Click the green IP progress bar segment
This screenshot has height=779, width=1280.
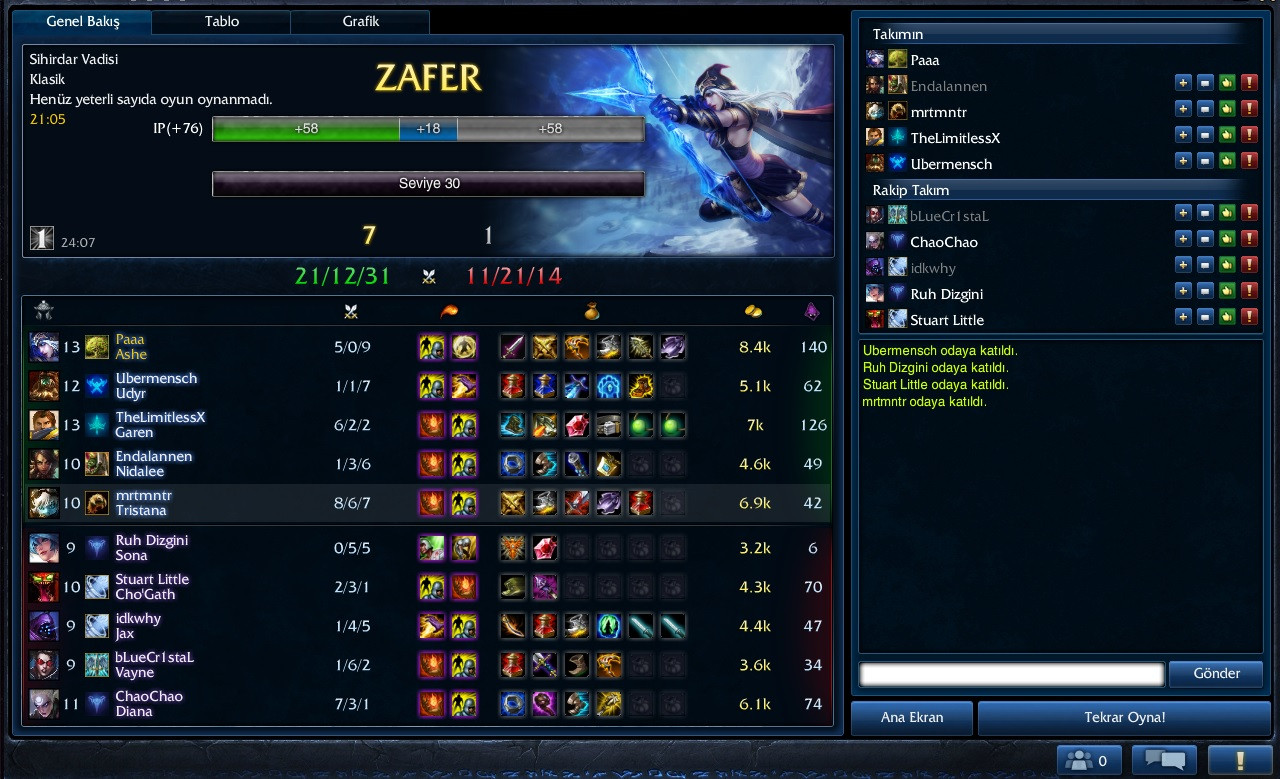305,129
